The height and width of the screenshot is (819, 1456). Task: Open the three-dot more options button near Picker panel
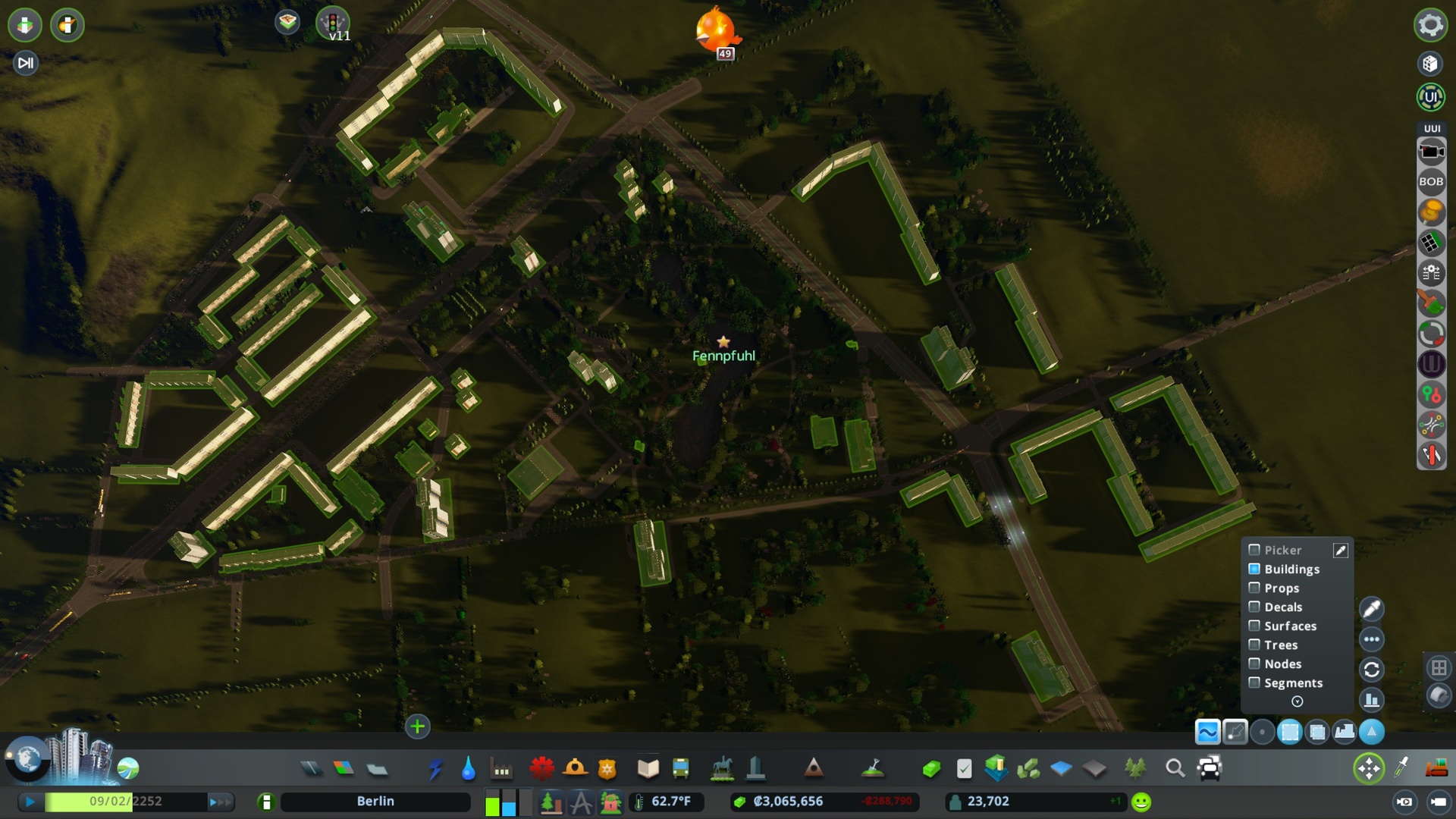click(1371, 639)
